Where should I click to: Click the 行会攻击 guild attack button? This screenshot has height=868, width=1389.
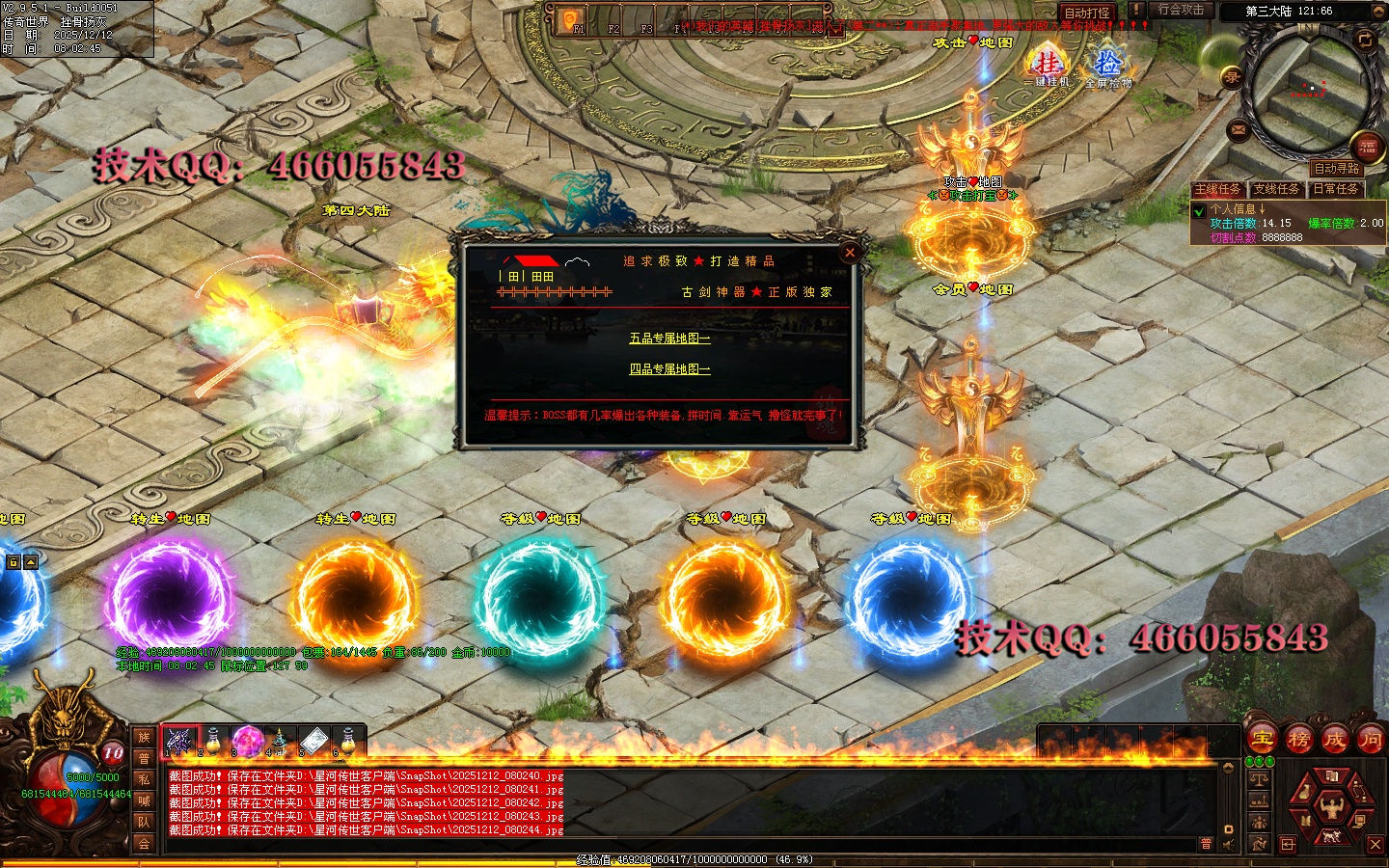click(x=1181, y=10)
